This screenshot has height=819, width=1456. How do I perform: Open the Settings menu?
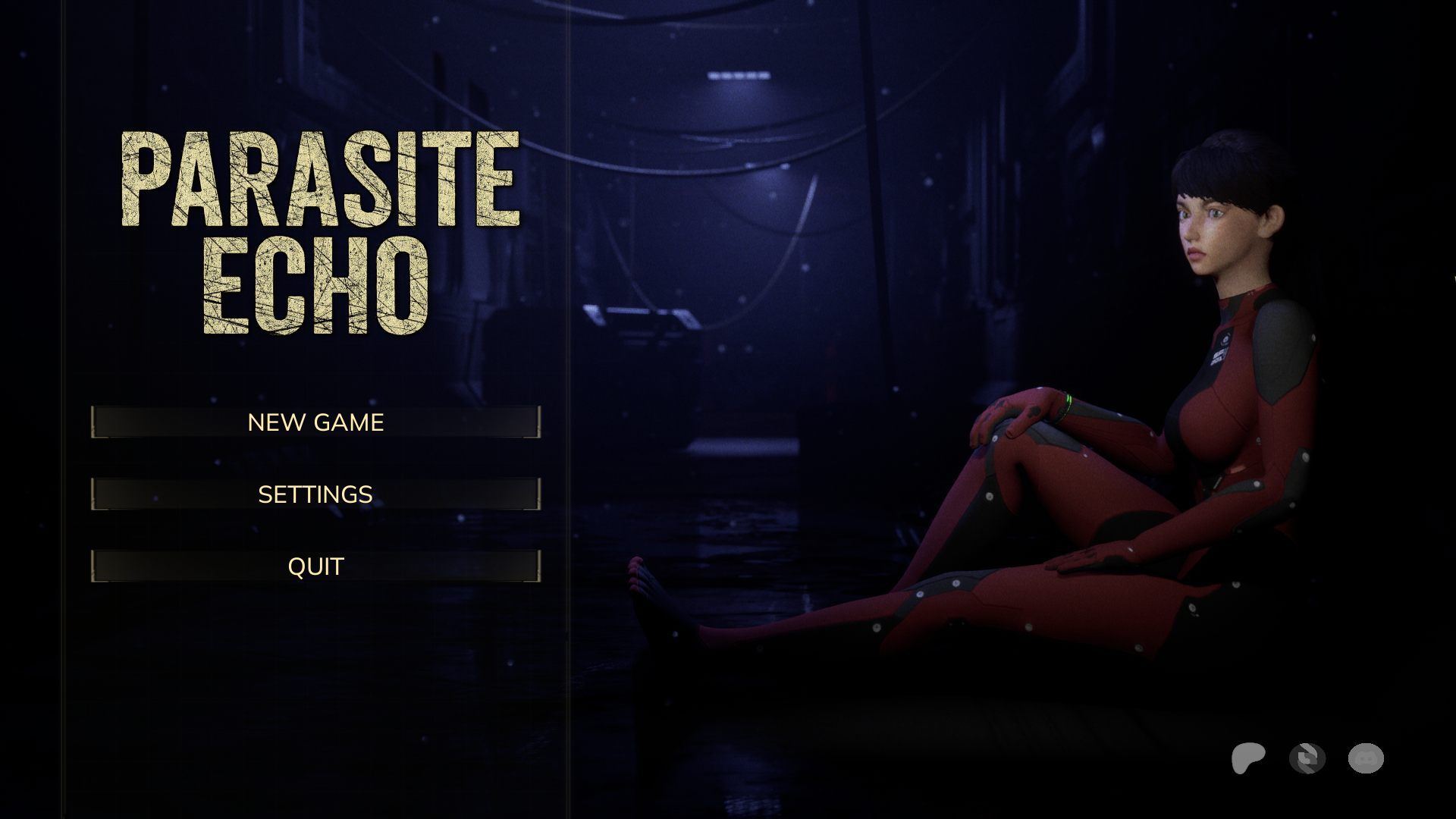[x=315, y=494]
